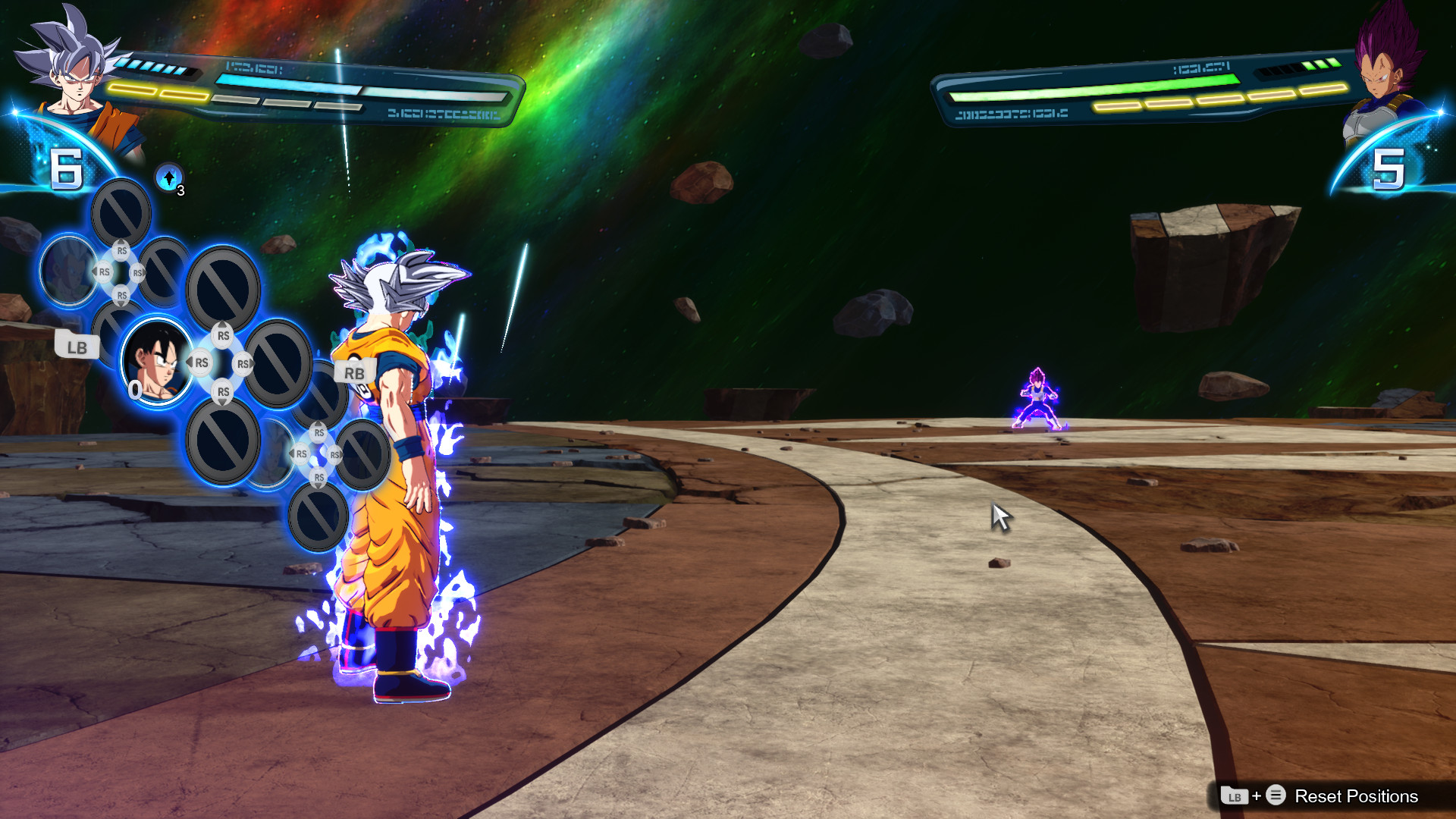
Task: Expand the RS up directional selector above Raditz
Action: 121,251
